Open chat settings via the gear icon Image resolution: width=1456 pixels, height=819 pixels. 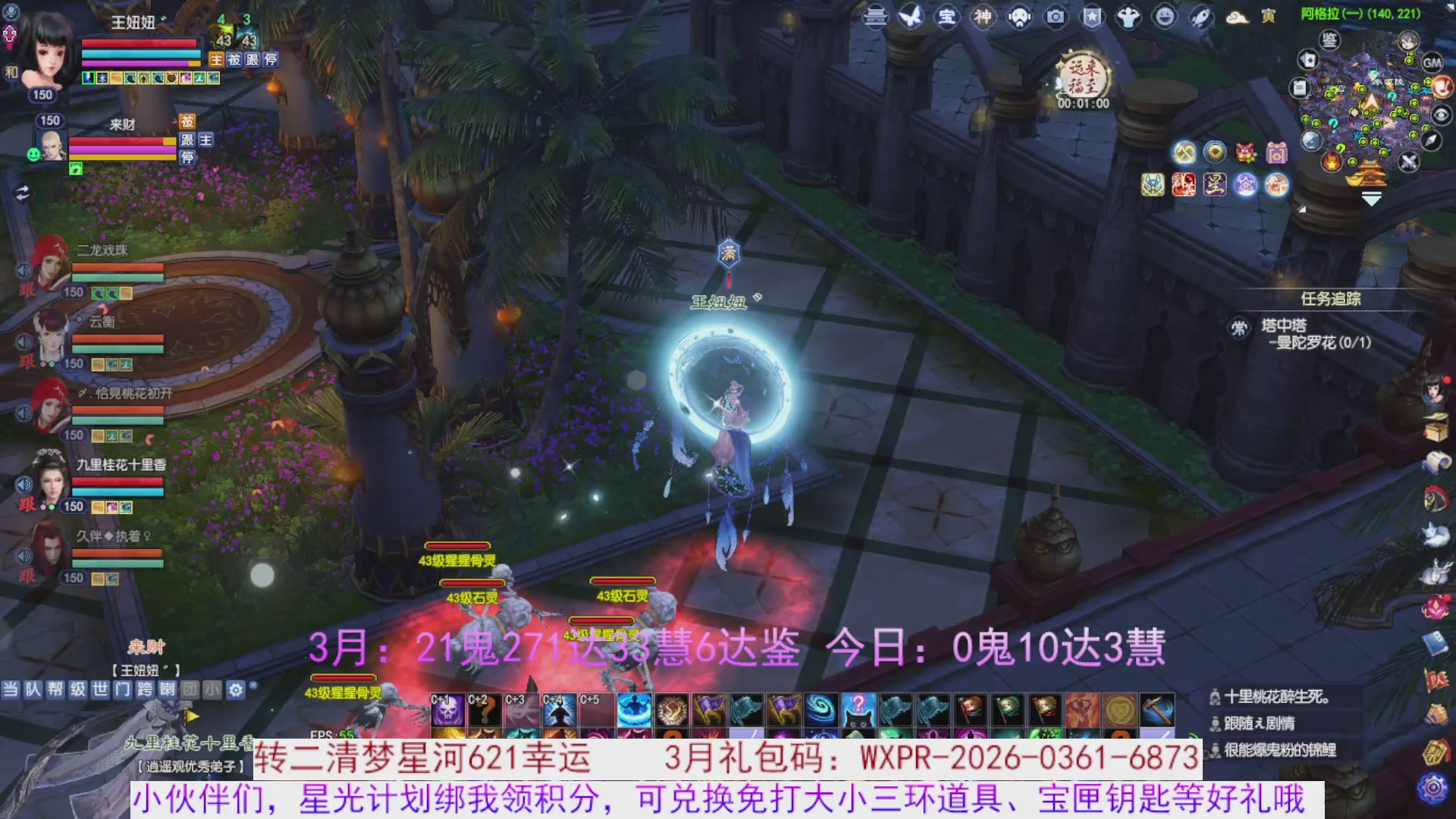pos(236,689)
